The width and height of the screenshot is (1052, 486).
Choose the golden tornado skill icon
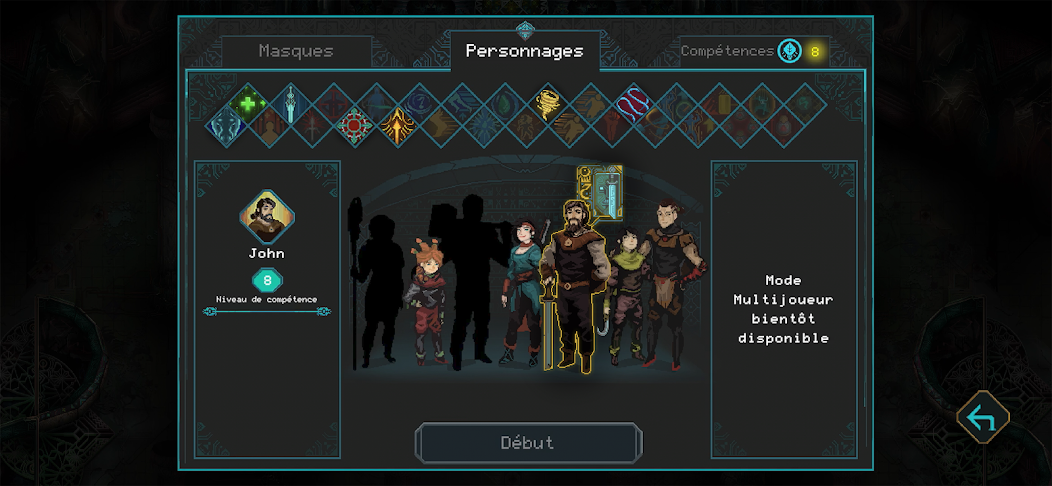click(x=548, y=102)
